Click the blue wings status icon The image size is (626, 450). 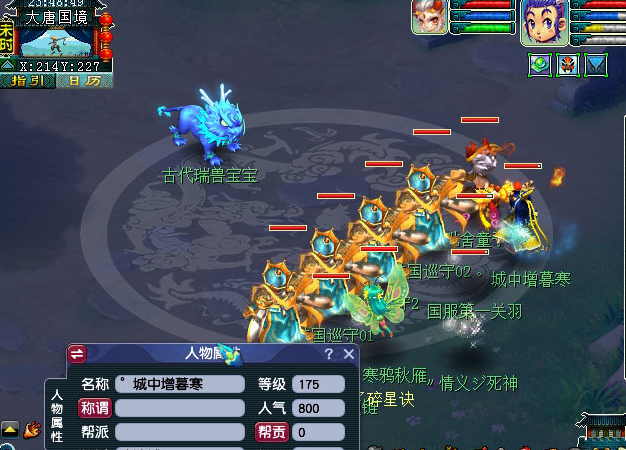click(x=596, y=65)
